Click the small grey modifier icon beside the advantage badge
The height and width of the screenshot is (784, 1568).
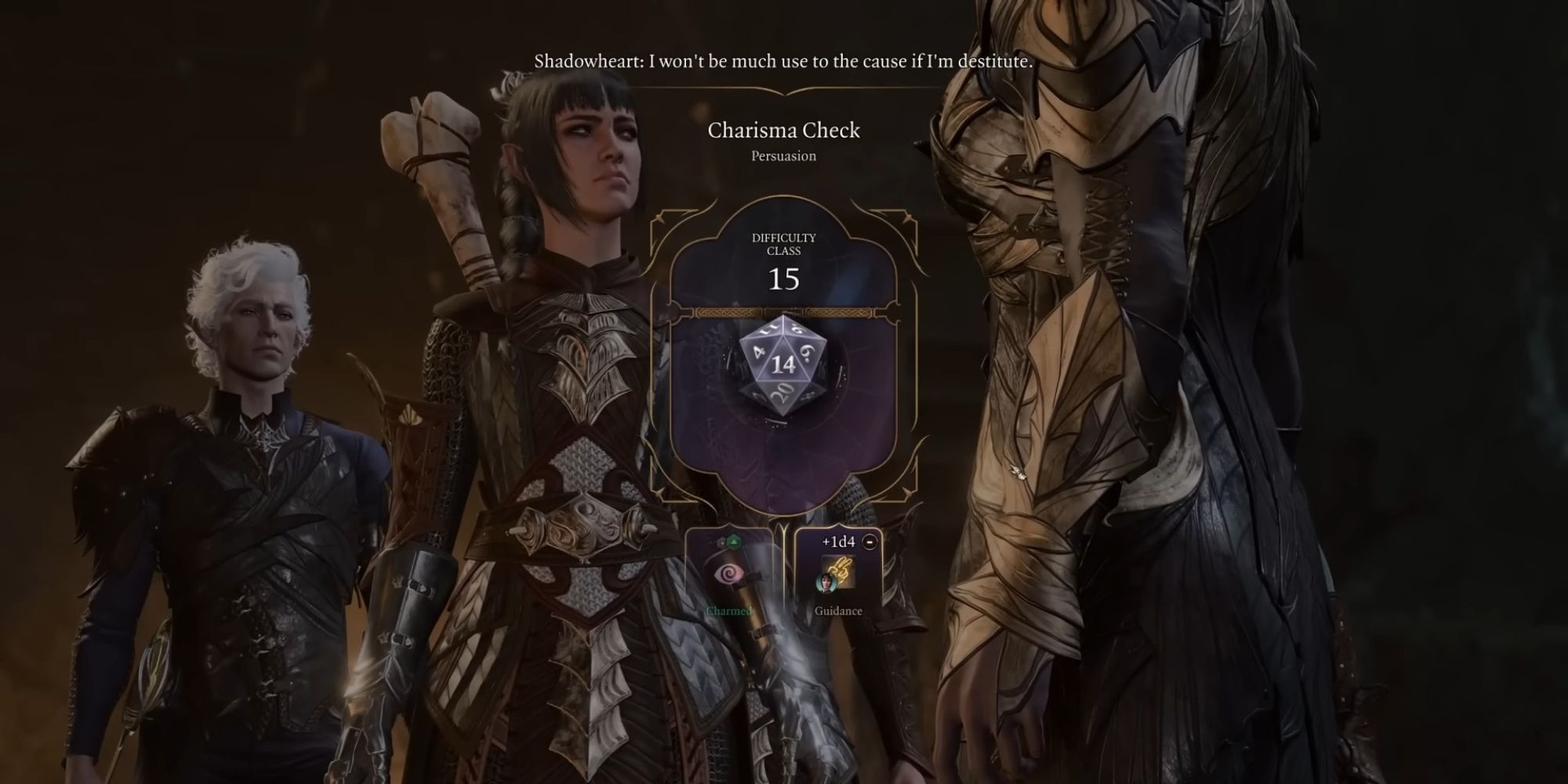pos(721,543)
